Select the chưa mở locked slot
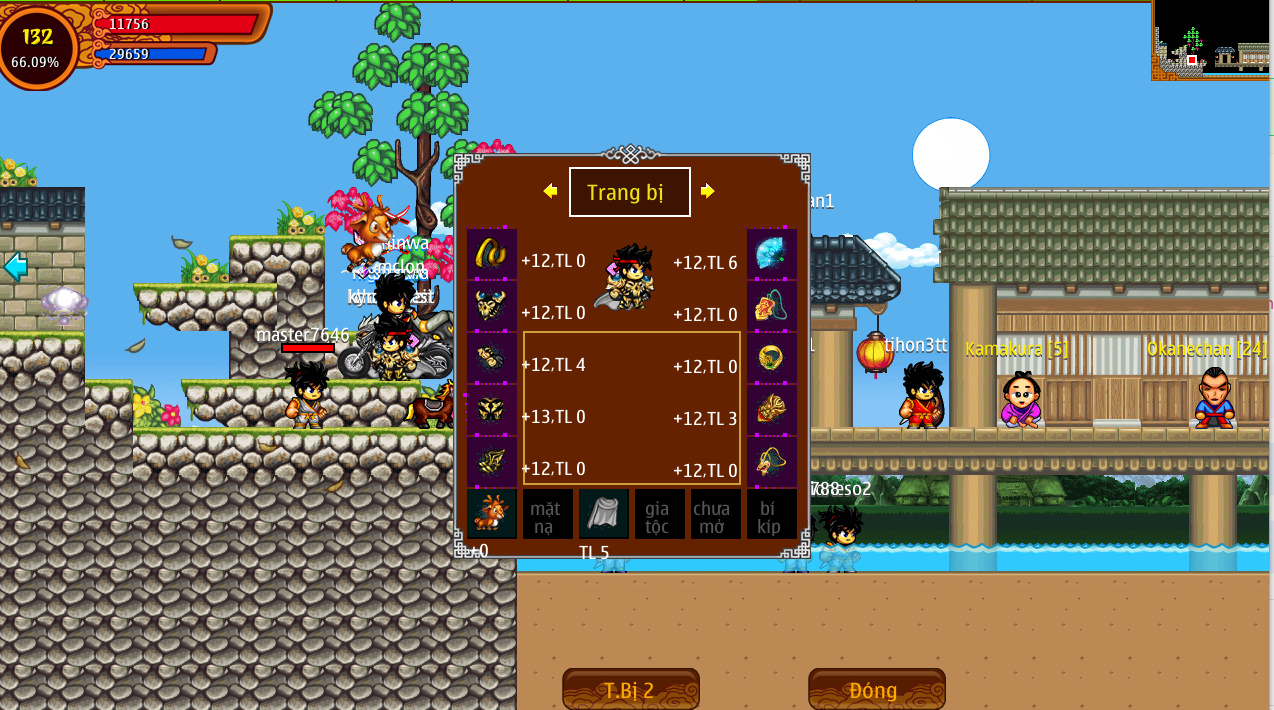Viewport: 1274px width, 710px height. 715,514
